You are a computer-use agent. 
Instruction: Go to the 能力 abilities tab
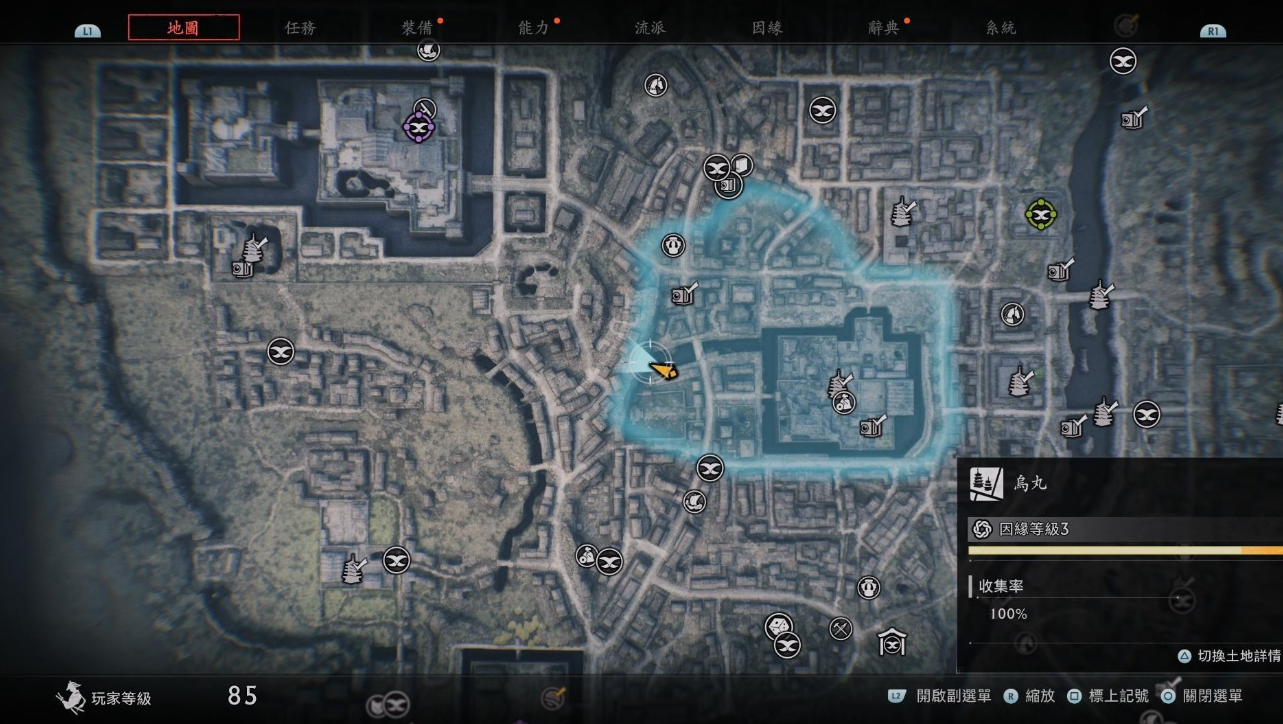tap(533, 27)
